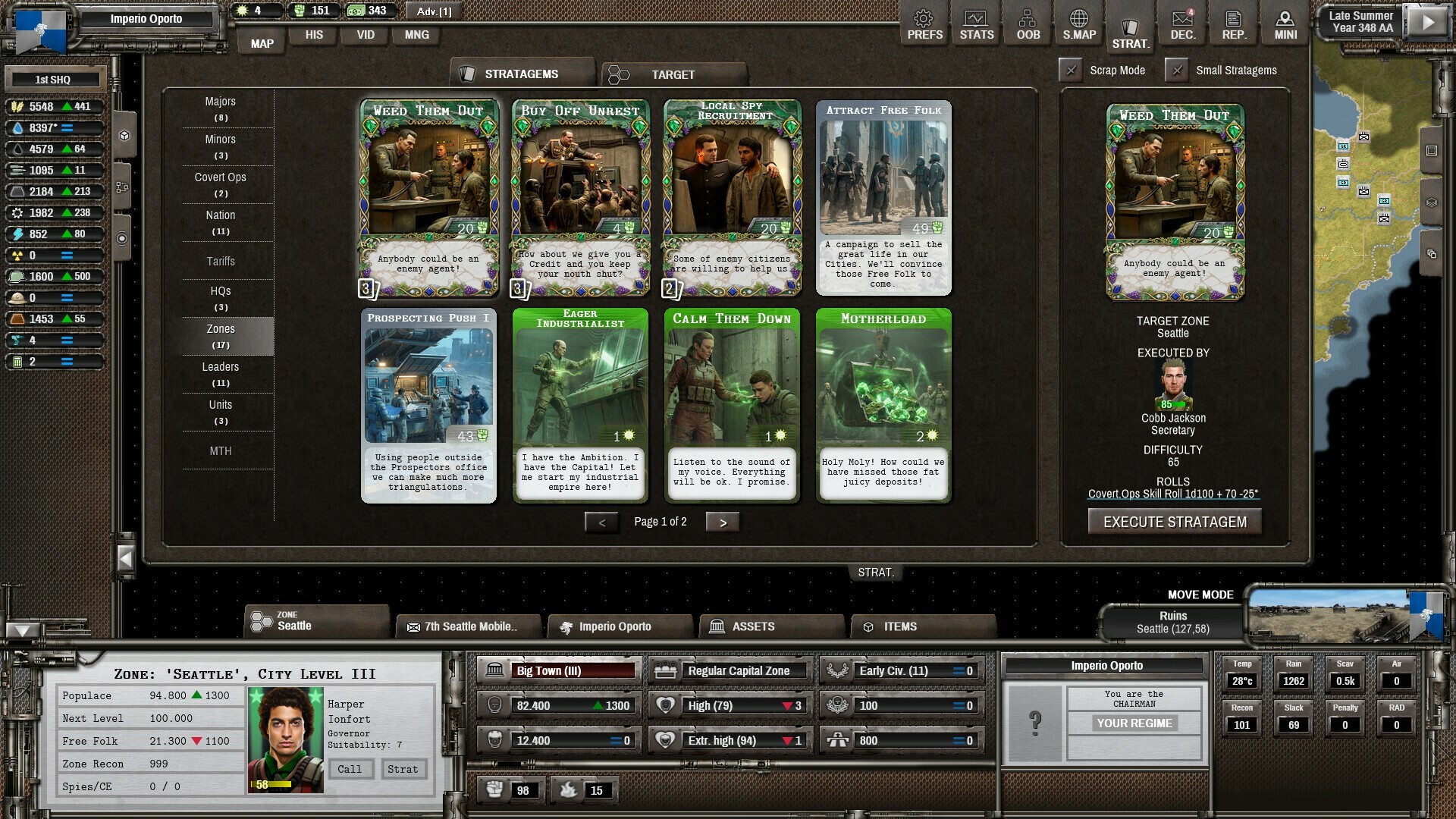Switch to the MNG tab
Screen dimensions: 1456x819
(x=416, y=35)
